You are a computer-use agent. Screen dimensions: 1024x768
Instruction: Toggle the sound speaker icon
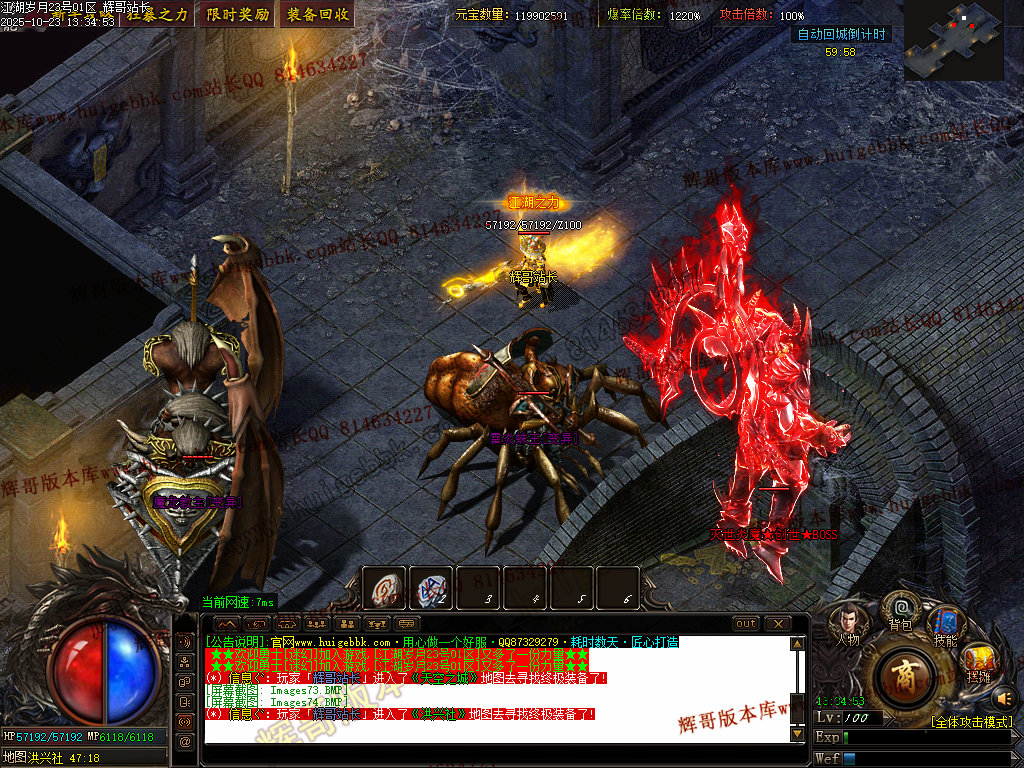[1004, 697]
